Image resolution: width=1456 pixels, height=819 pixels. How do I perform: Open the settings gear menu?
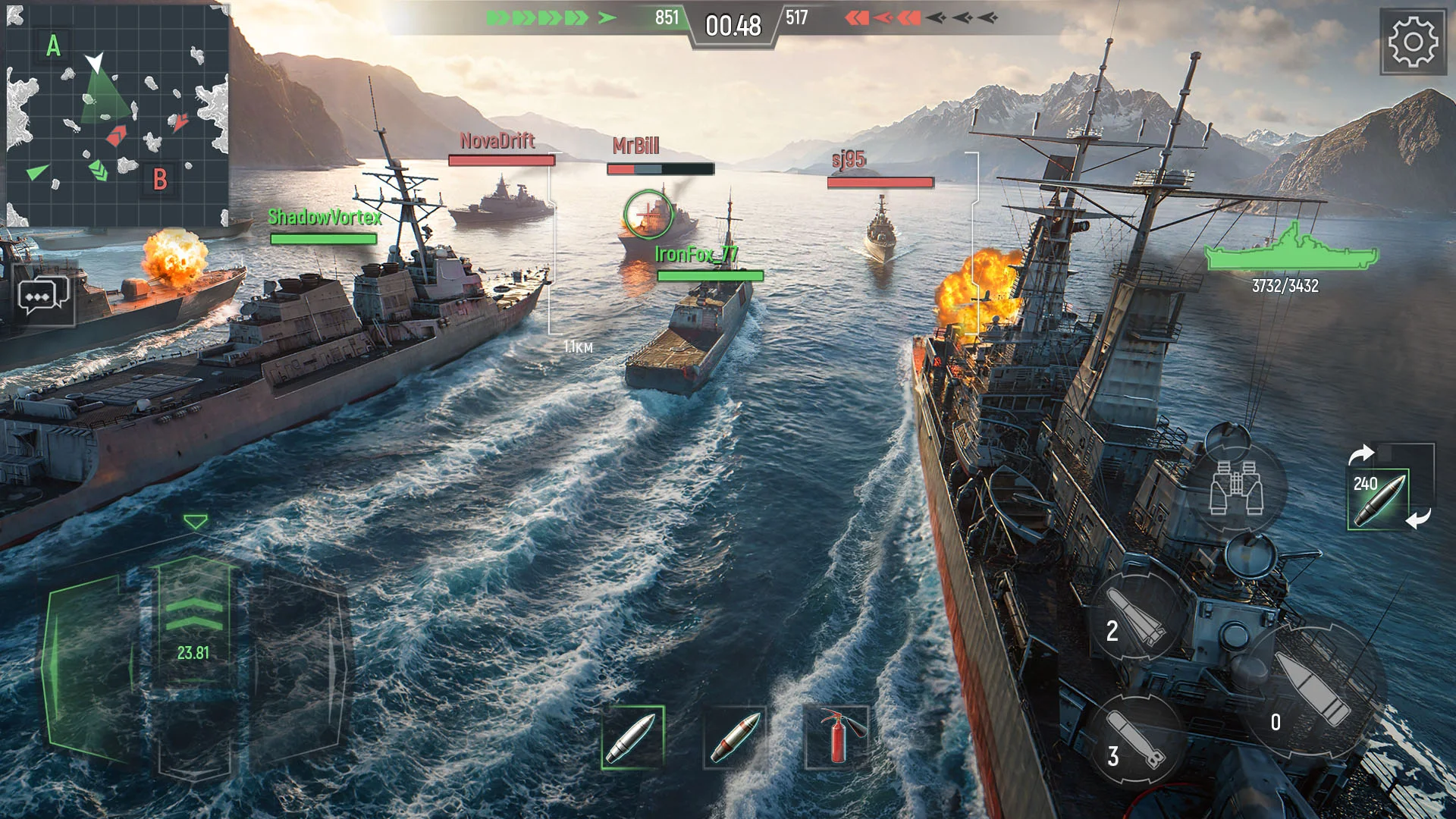click(1413, 42)
